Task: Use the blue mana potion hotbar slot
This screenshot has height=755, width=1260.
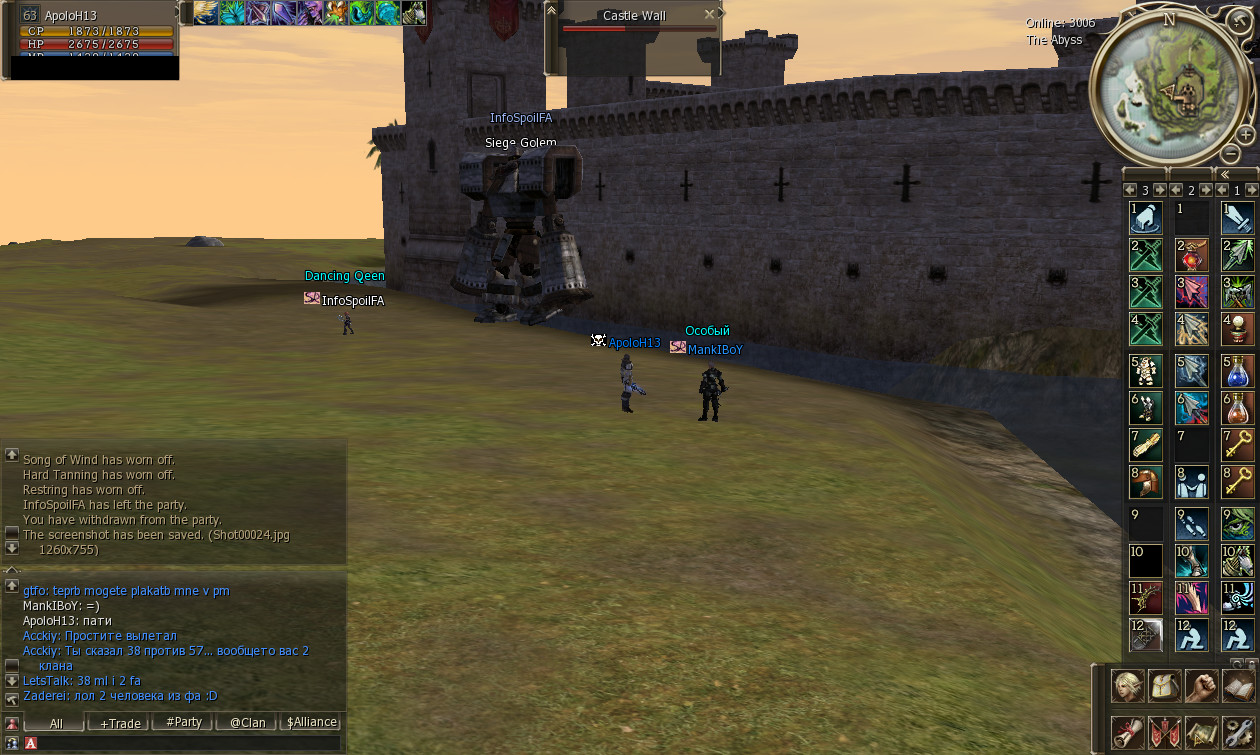Action: pos(1237,371)
